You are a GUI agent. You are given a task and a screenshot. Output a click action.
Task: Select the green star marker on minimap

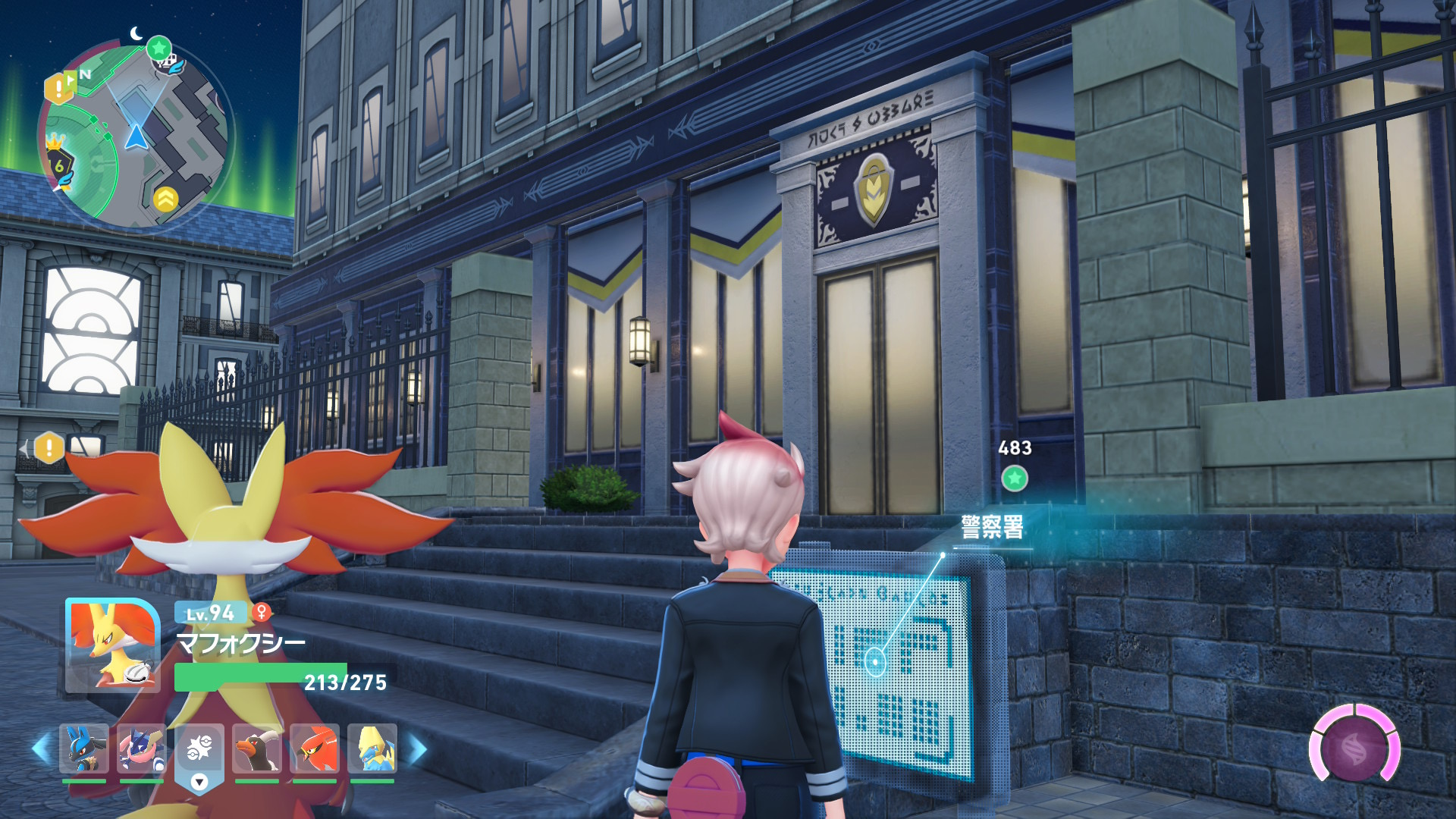coord(158,49)
